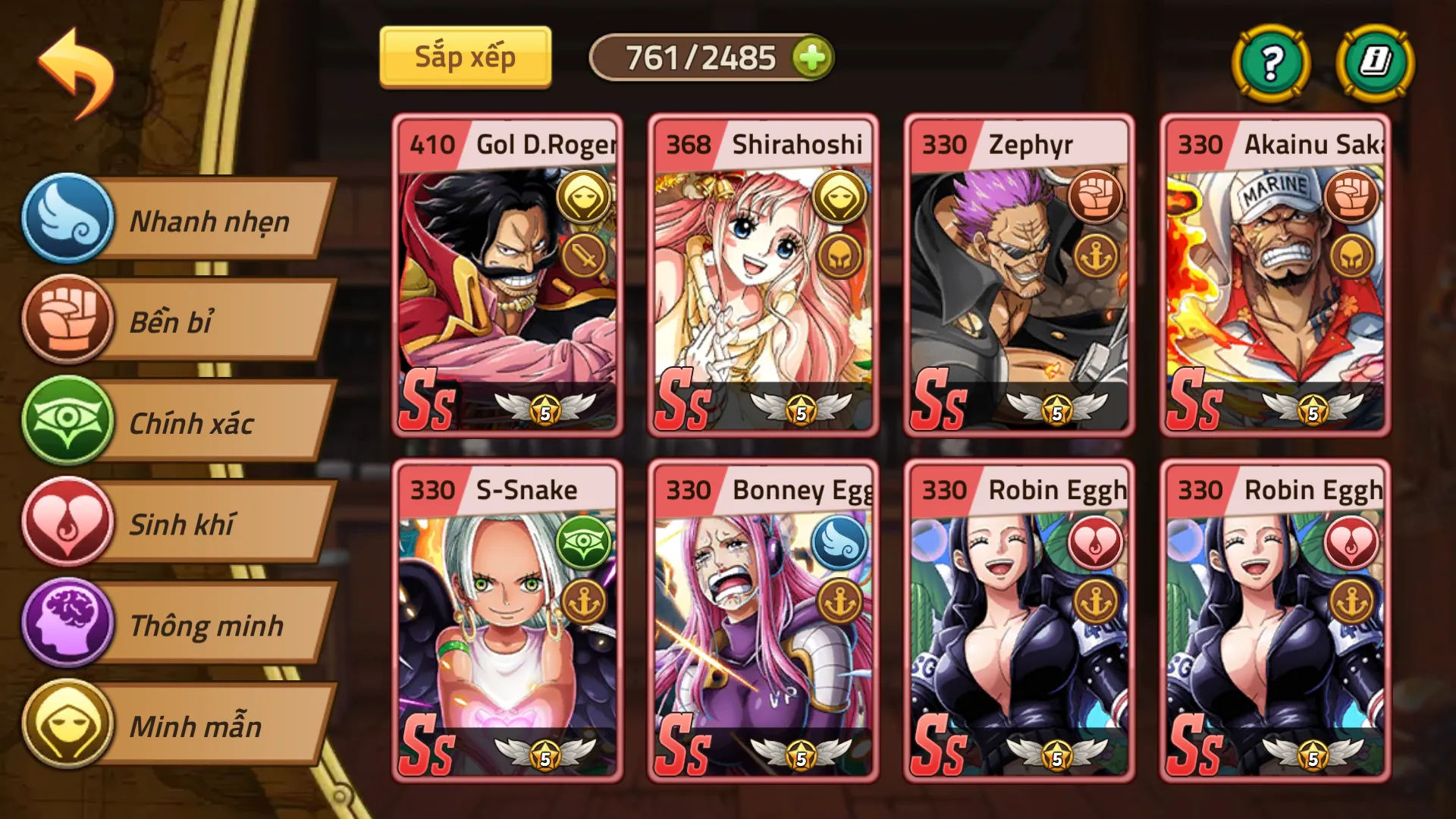Select the yellow Minh mẫn hooded class icon

pos(67,727)
